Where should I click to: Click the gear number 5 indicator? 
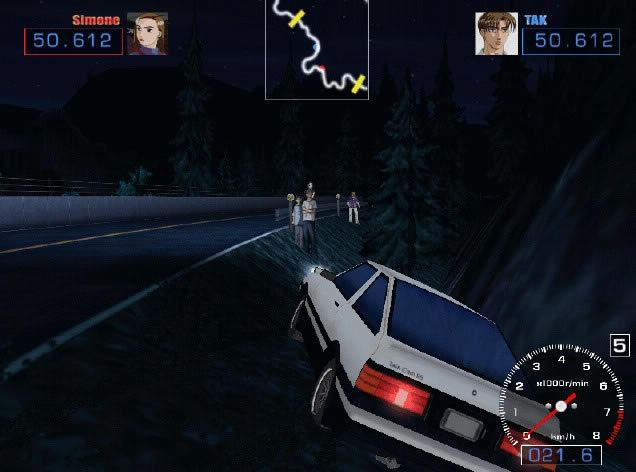pos(620,347)
